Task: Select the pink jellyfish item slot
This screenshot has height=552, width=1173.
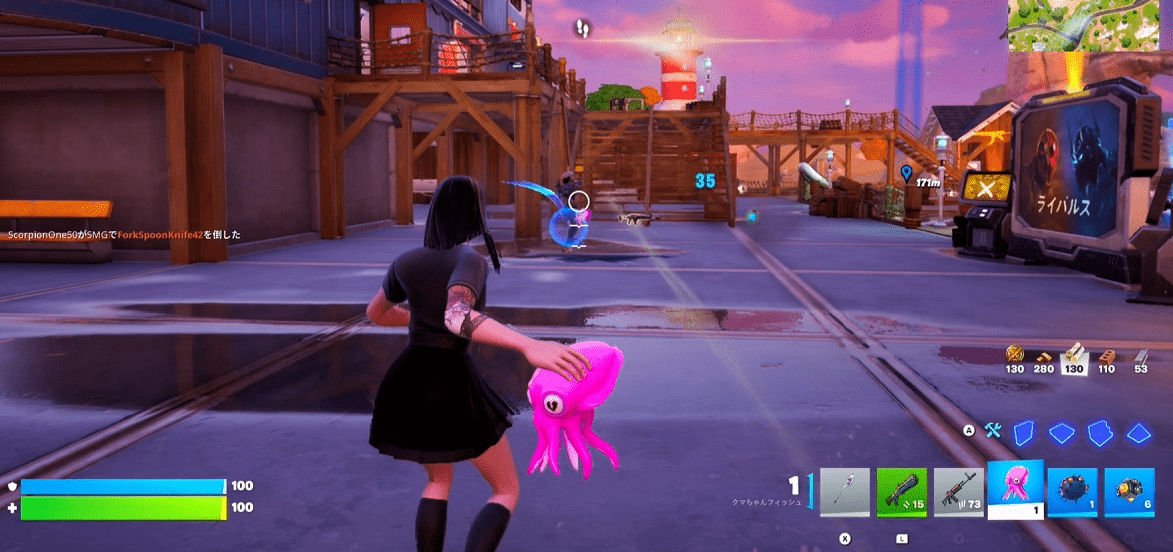Action: pyautogui.click(x=1015, y=489)
